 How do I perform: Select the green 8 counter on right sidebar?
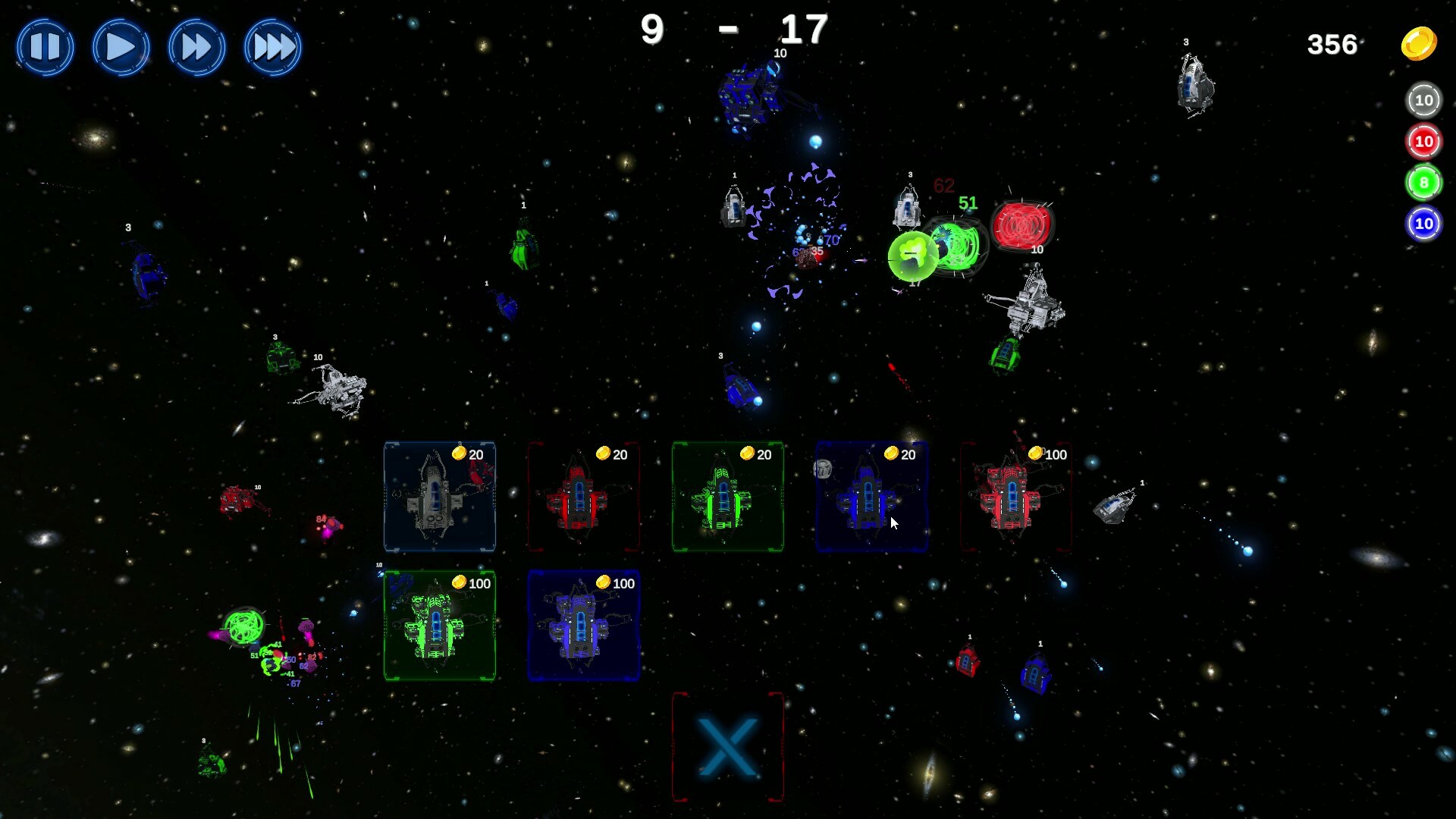pyautogui.click(x=1423, y=182)
